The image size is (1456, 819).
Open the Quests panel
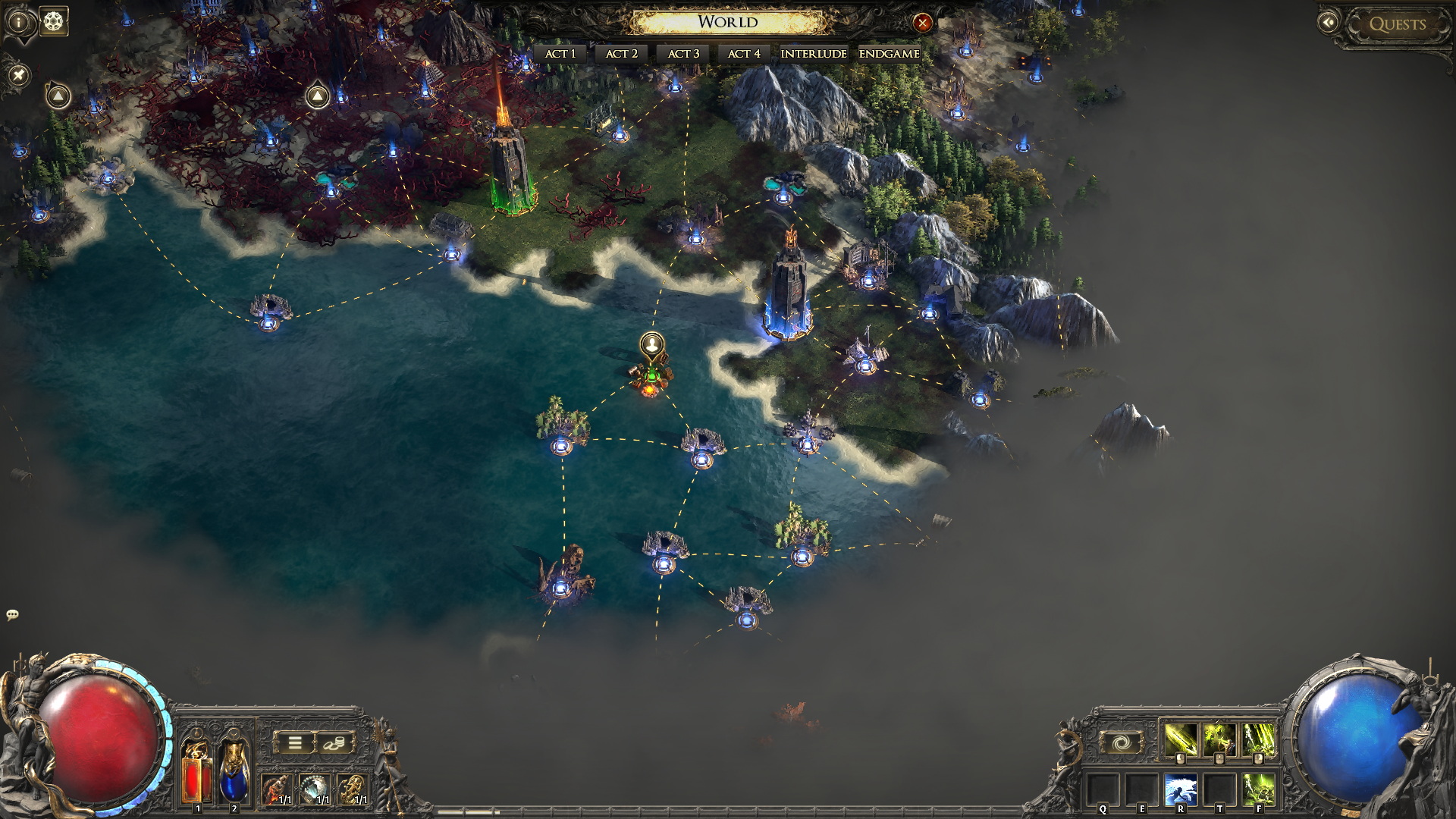point(1397,24)
